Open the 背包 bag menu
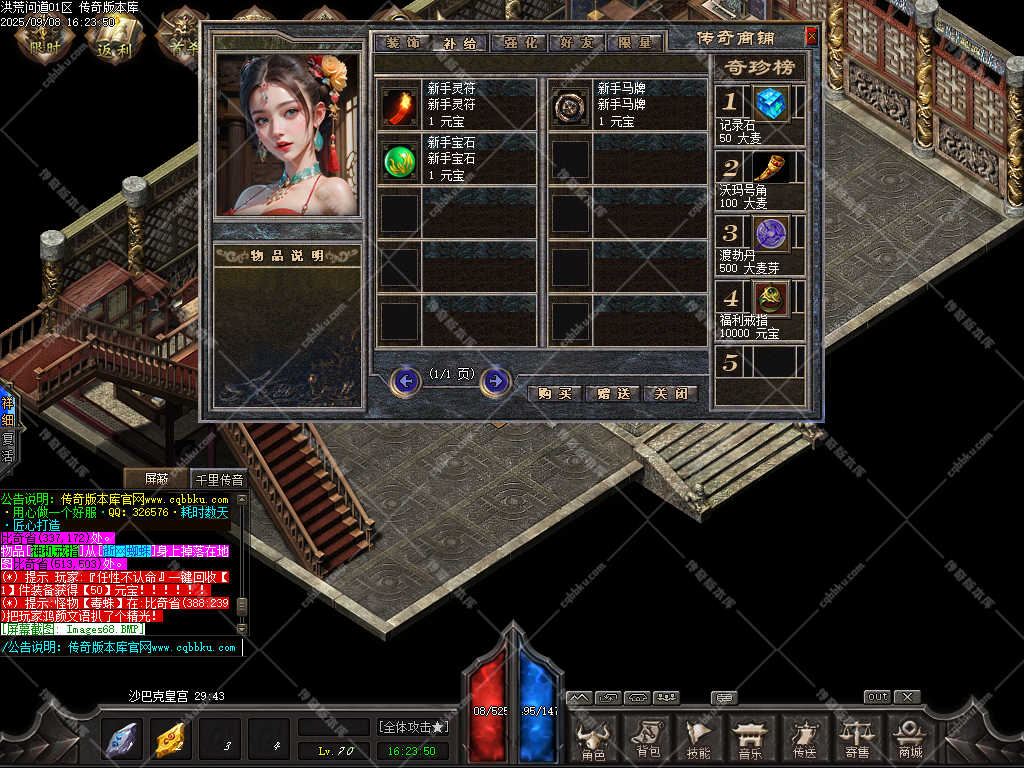Viewport: 1024px width, 768px height. 647,740
